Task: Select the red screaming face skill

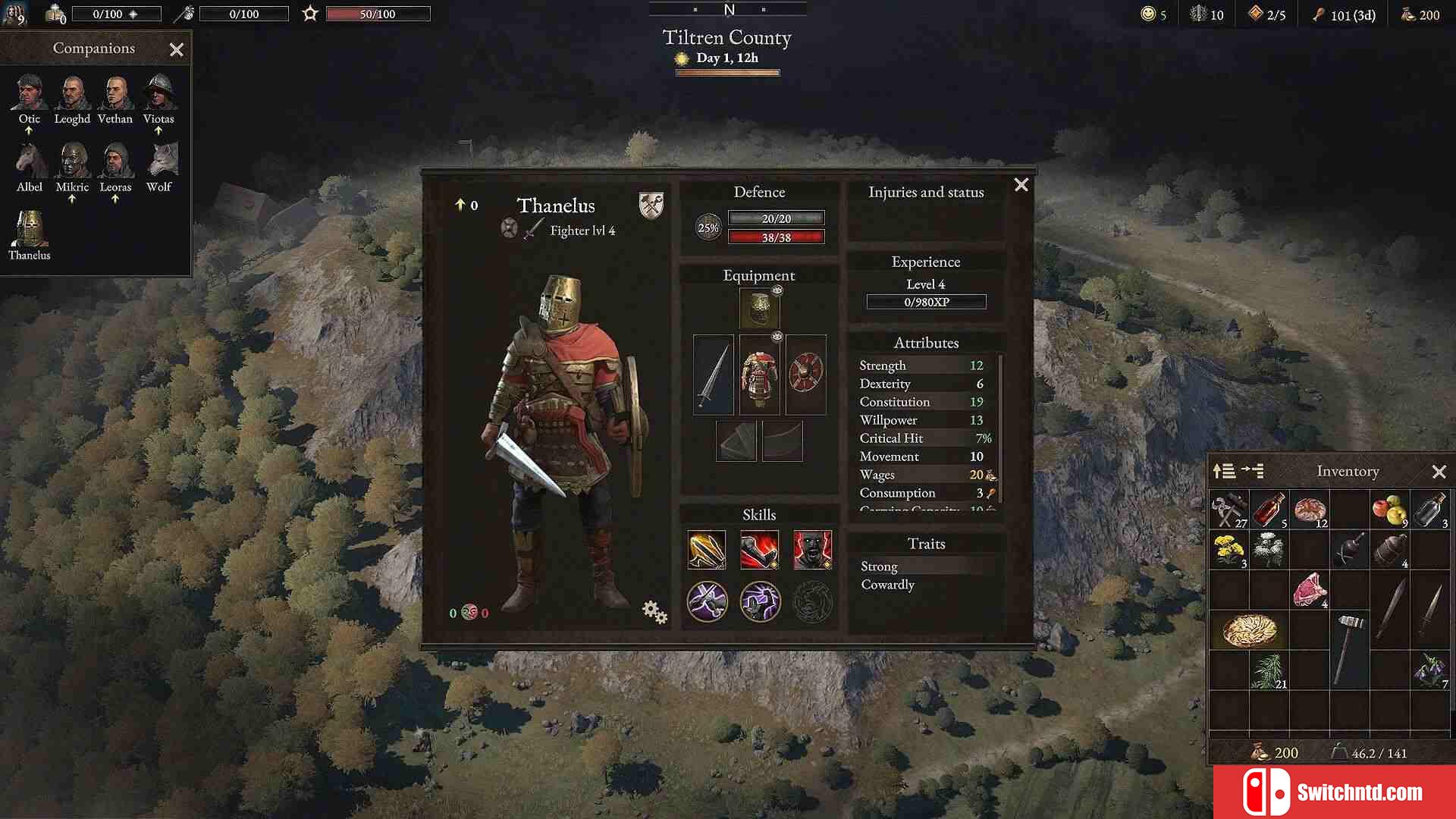Action: pyautogui.click(x=812, y=550)
